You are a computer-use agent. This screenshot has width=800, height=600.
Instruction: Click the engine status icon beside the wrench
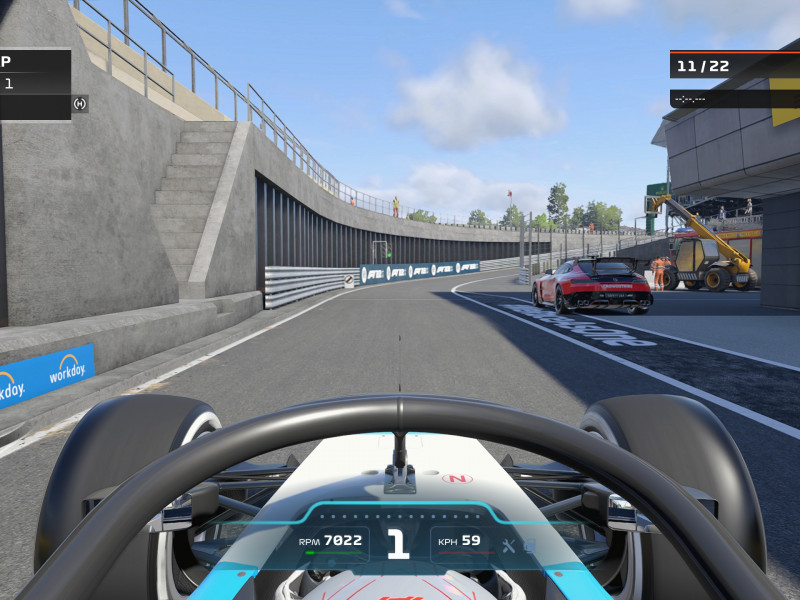pos(529,545)
